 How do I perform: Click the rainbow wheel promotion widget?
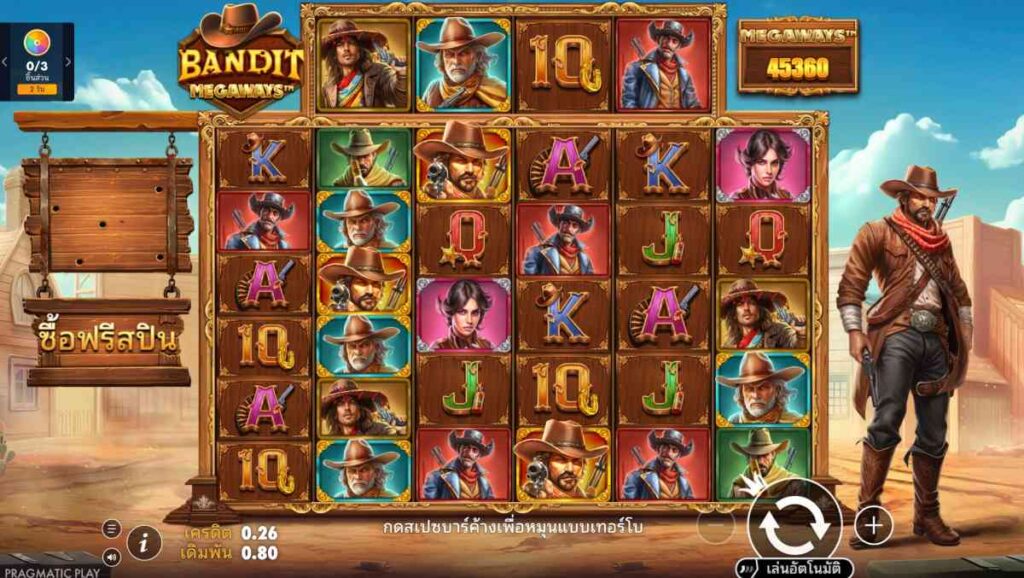click(37, 44)
